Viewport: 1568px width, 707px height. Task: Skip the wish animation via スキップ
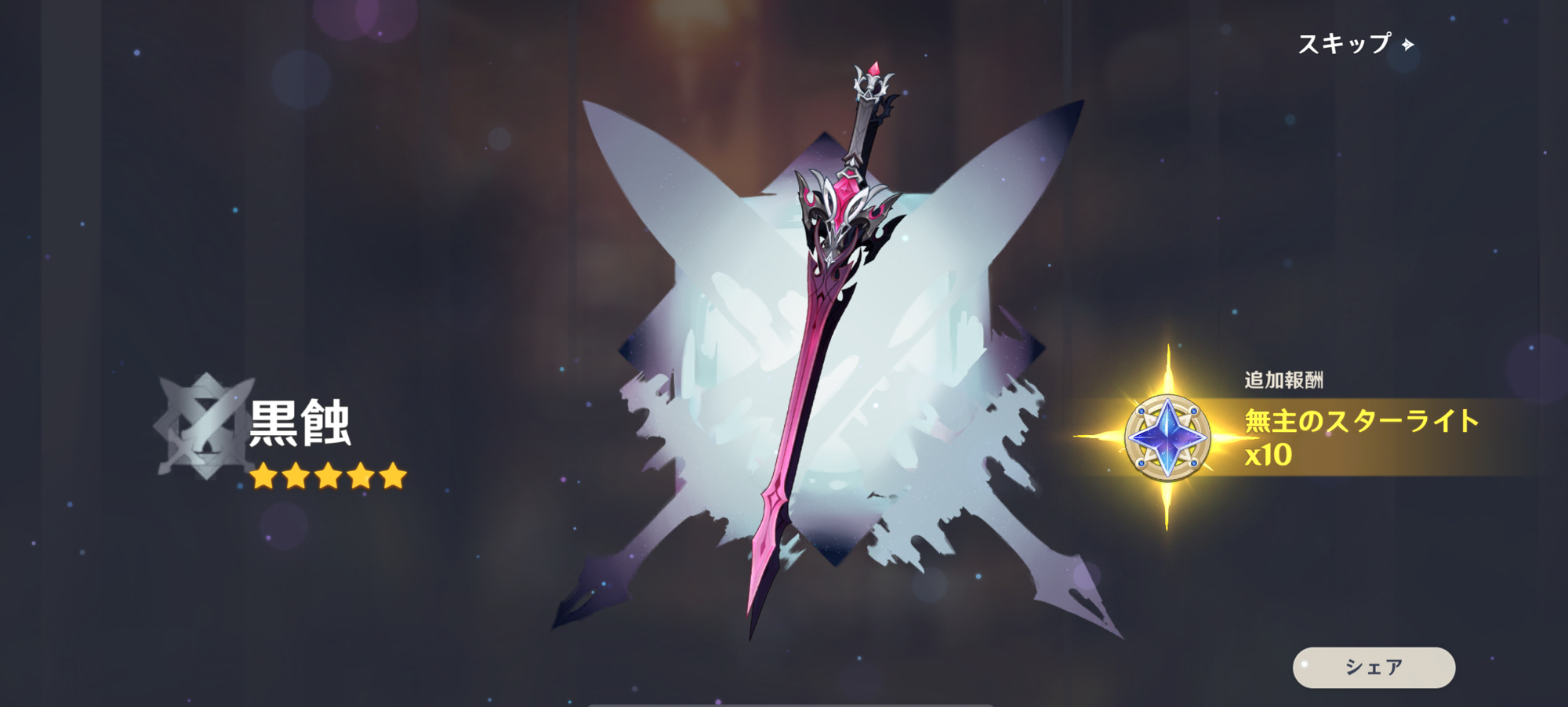[x=1355, y=44]
